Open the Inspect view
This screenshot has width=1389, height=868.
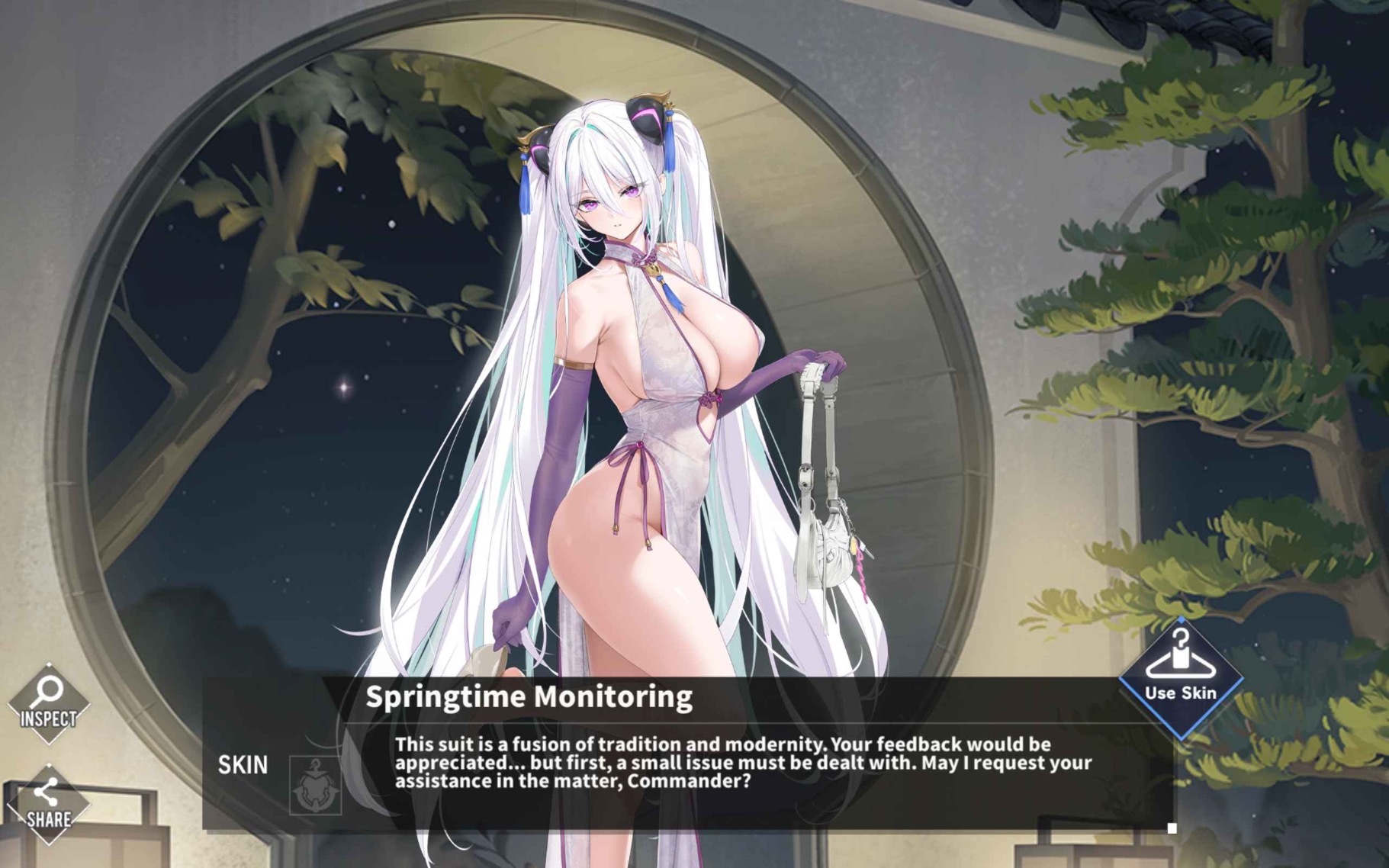[x=48, y=702]
